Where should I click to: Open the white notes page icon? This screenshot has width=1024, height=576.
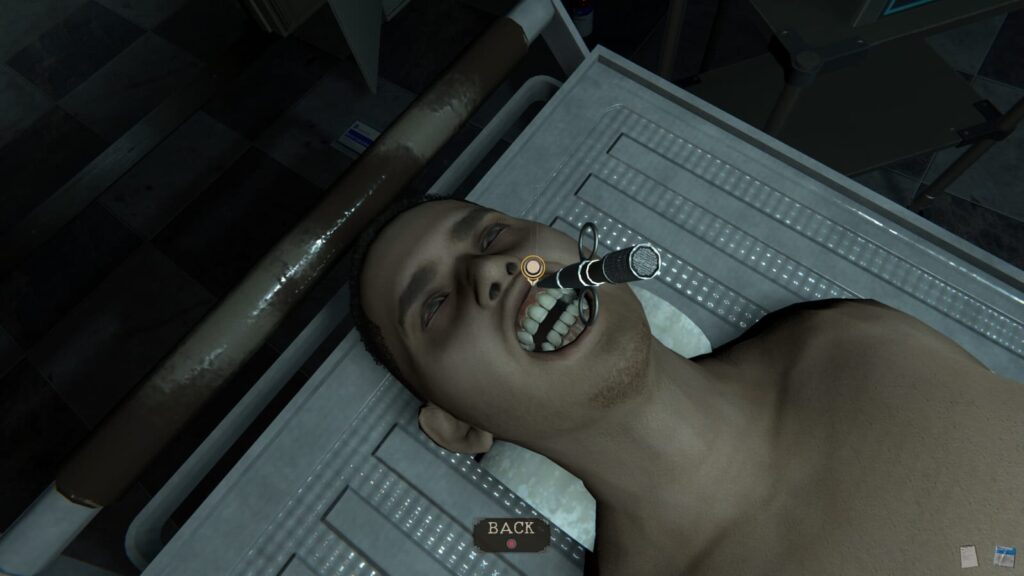tap(968, 555)
